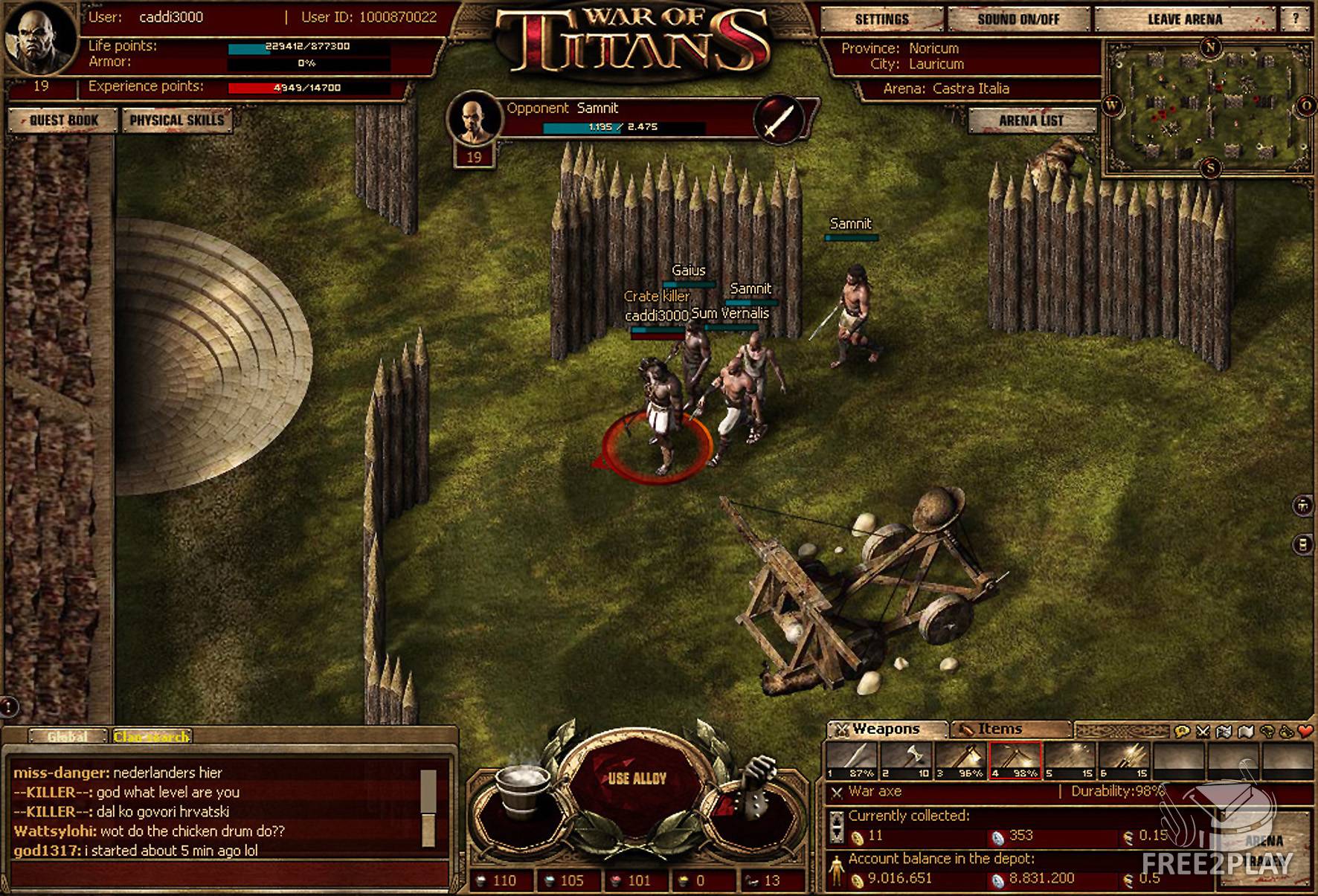Switch to the Clan search chat tab
This screenshot has width=1318, height=896.
151,736
